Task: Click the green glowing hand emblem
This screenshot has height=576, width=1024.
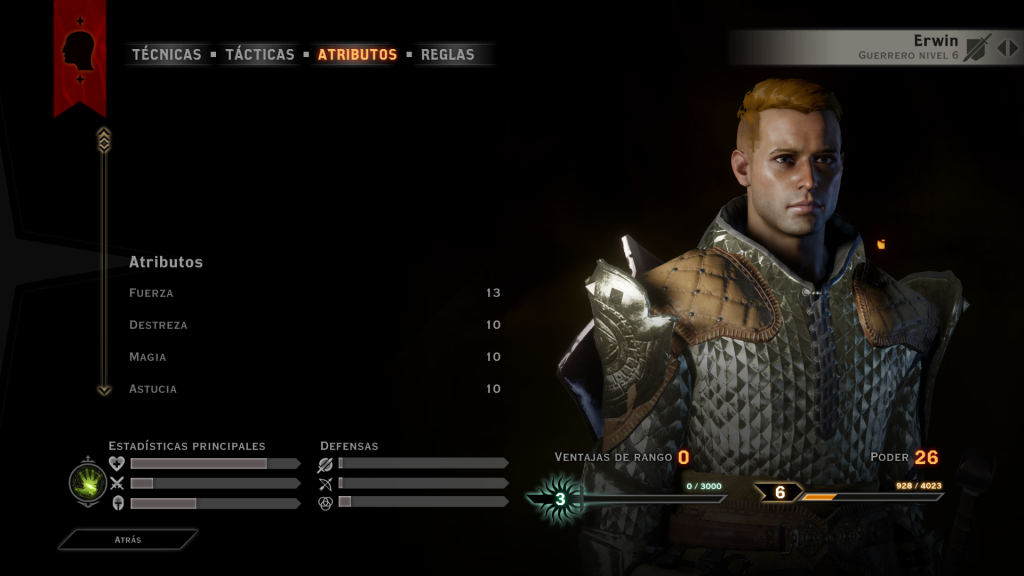Action: (x=88, y=483)
